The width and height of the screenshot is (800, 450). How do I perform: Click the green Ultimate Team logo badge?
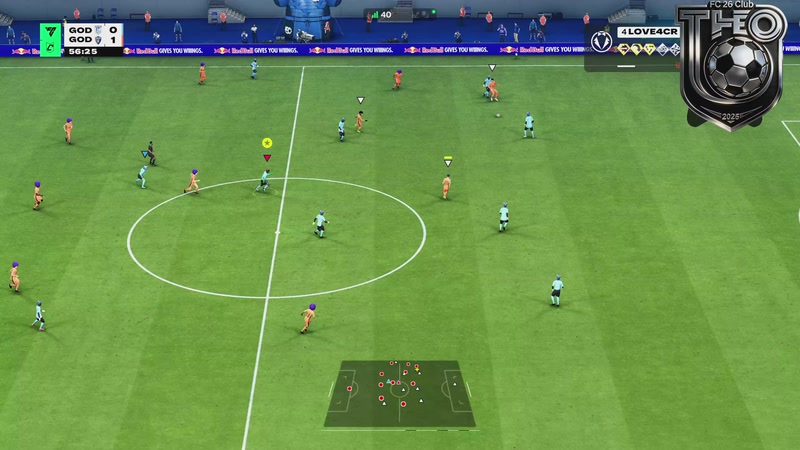49,40
